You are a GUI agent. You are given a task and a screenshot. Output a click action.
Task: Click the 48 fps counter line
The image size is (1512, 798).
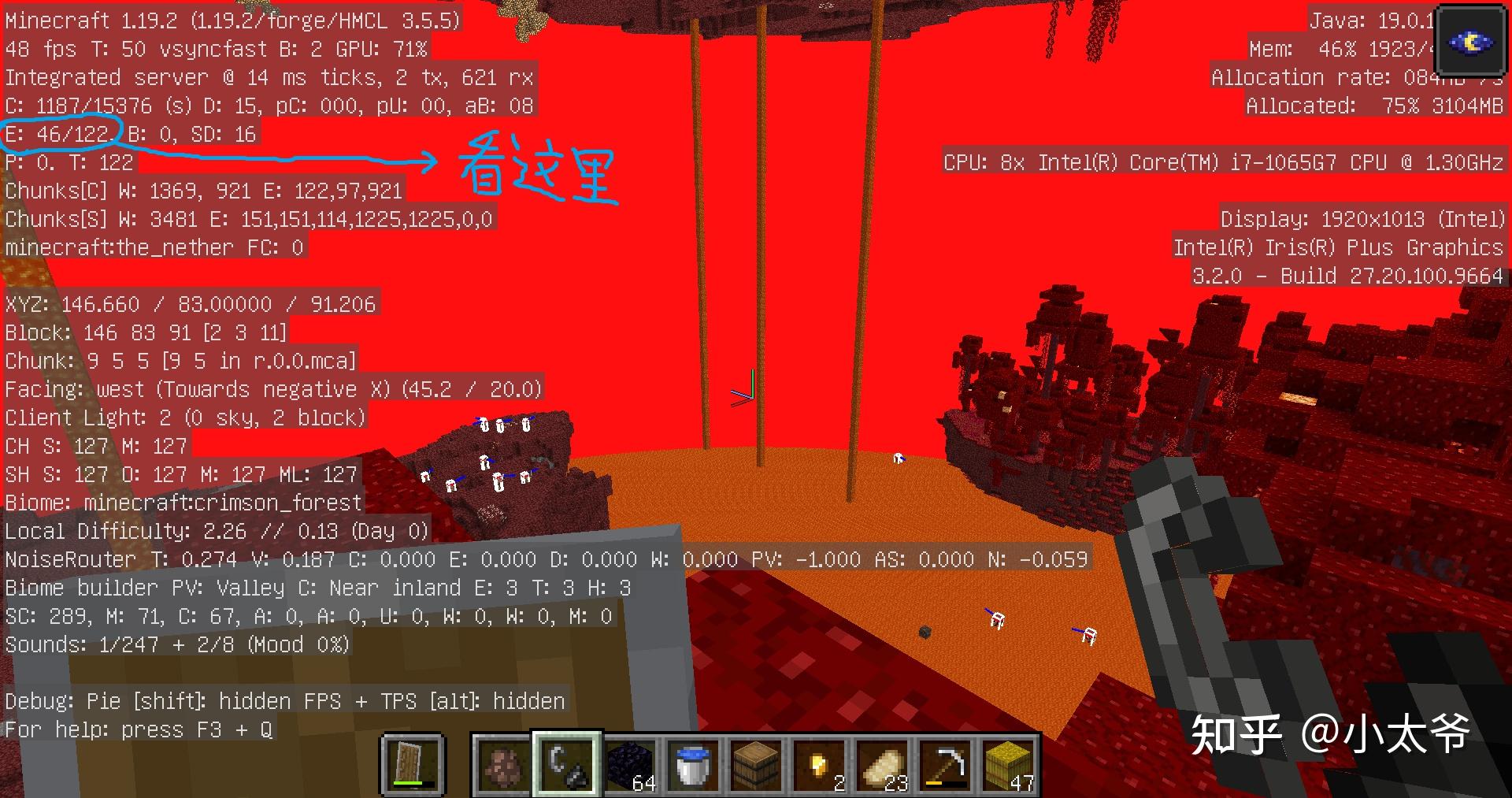point(213,49)
